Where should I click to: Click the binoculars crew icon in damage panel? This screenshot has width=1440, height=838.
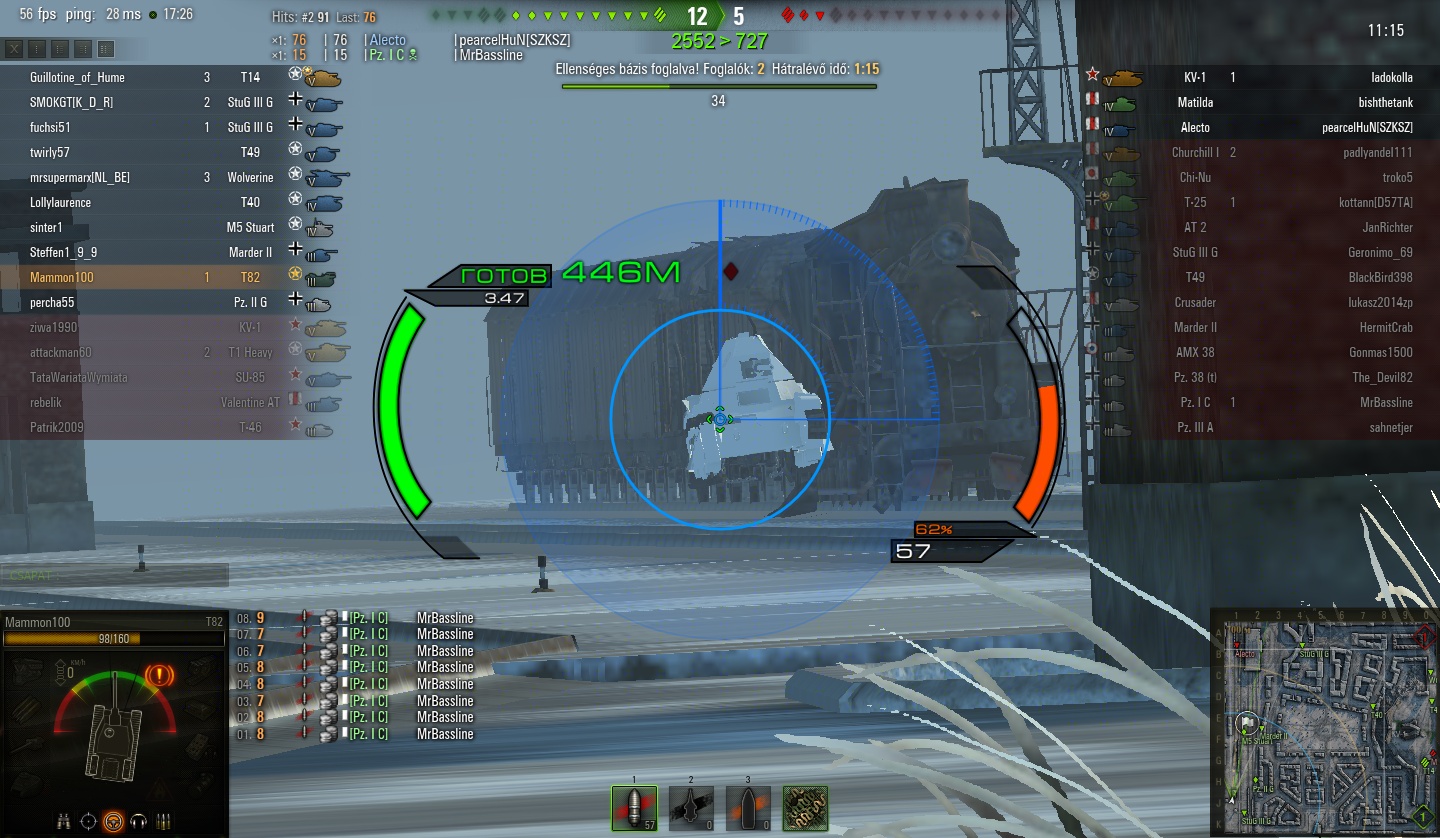(65, 821)
